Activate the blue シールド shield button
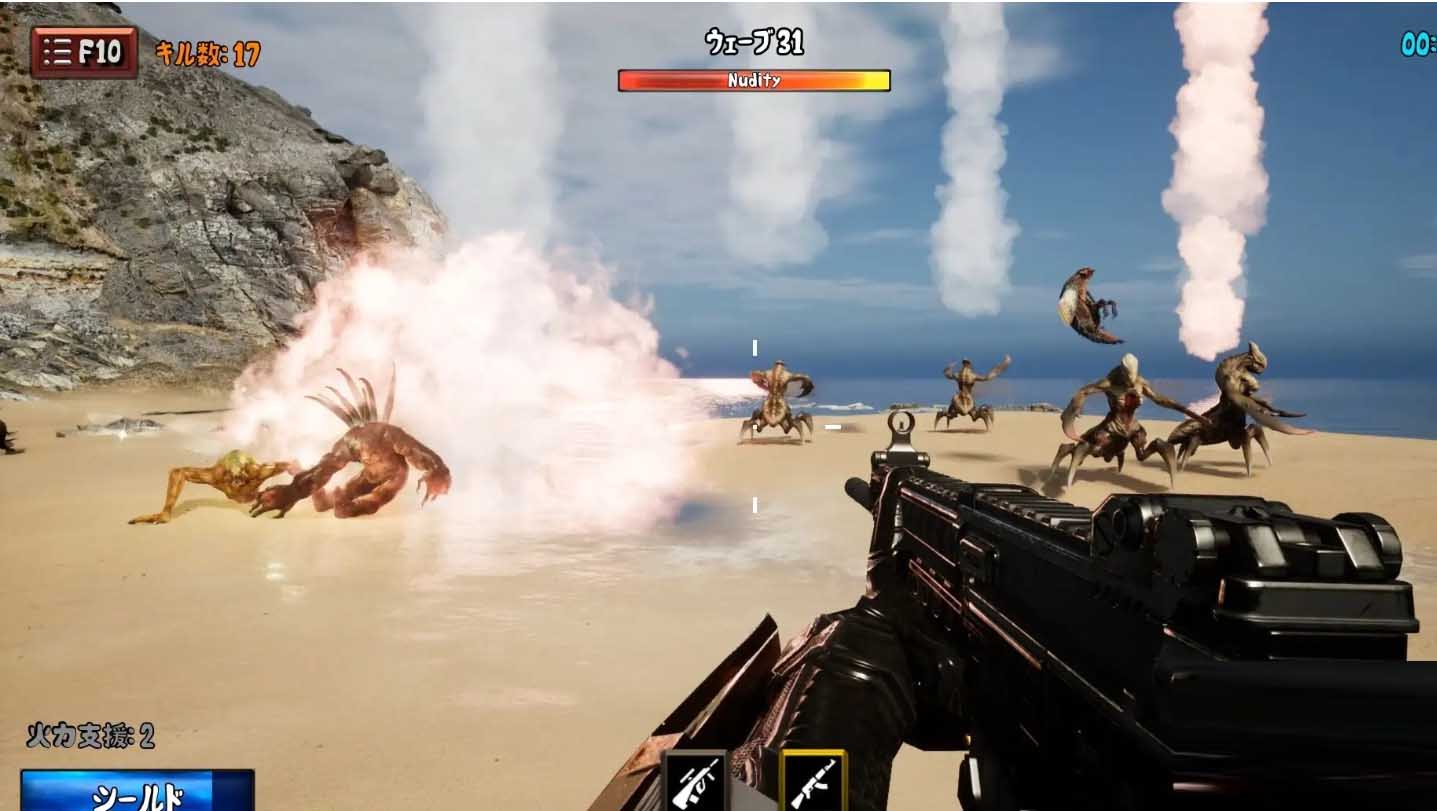 click(x=137, y=791)
